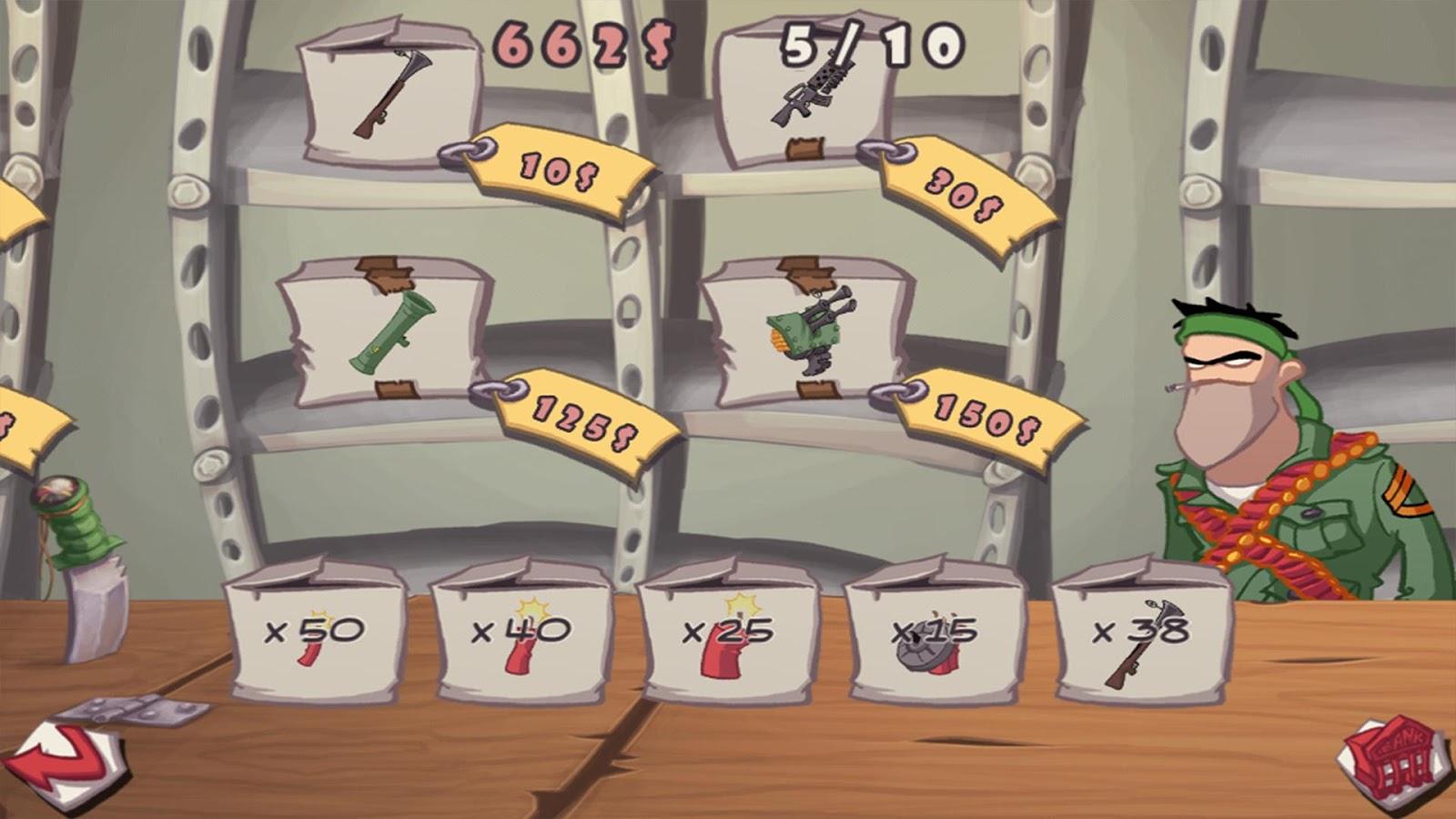The height and width of the screenshot is (819, 1456).
Task: Click the 662$ money counter
Action: click(582, 41)
